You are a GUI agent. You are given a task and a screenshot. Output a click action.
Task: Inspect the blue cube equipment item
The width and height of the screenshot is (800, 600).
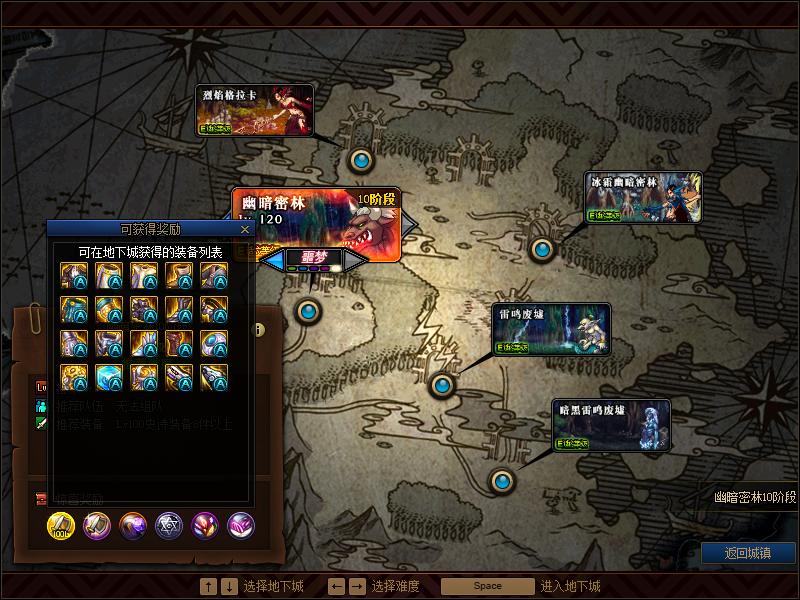[109, 377]
